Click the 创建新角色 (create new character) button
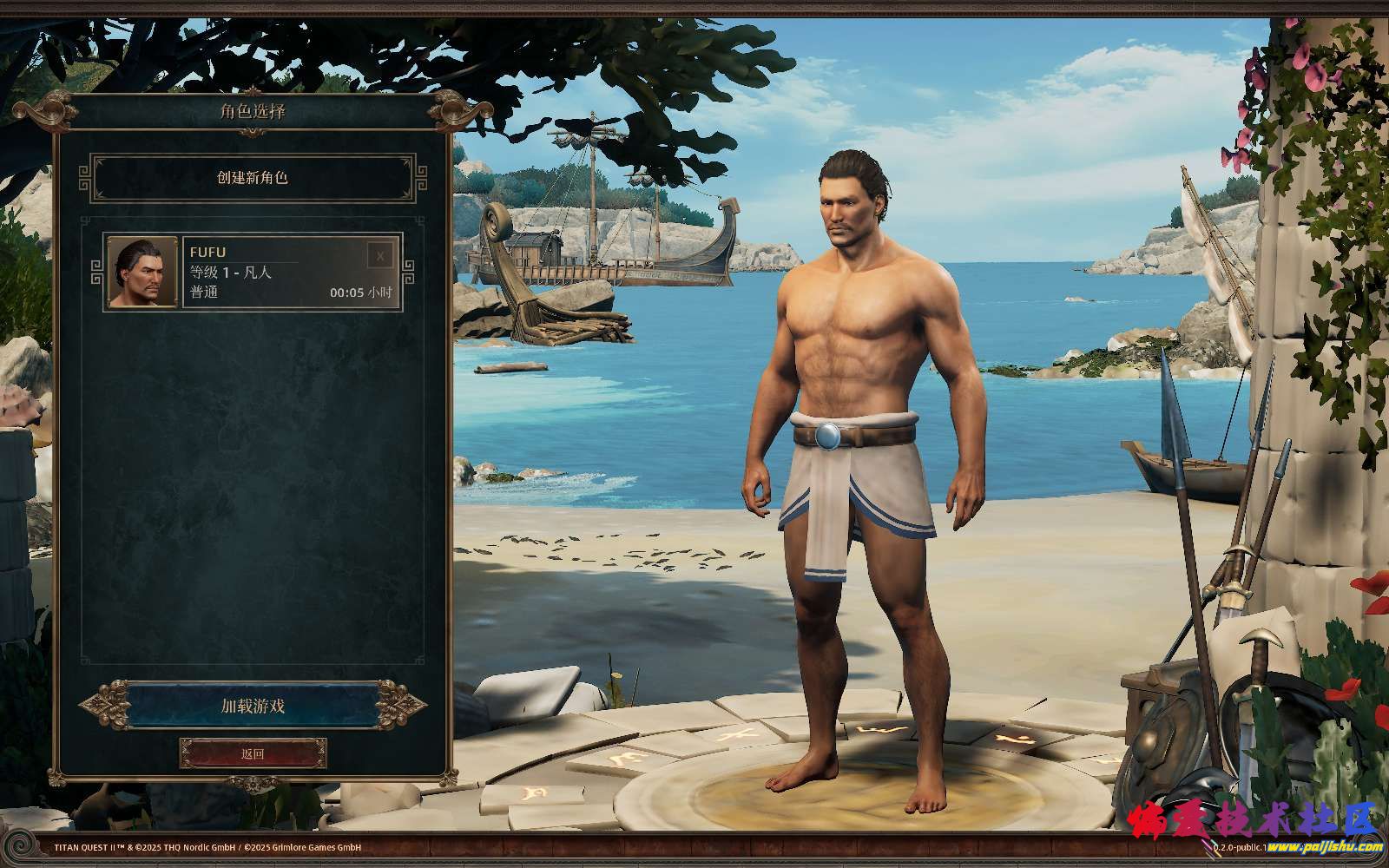Image resolution: width=1389 pixels, height=868 pixels. click(x=253, y=178)
